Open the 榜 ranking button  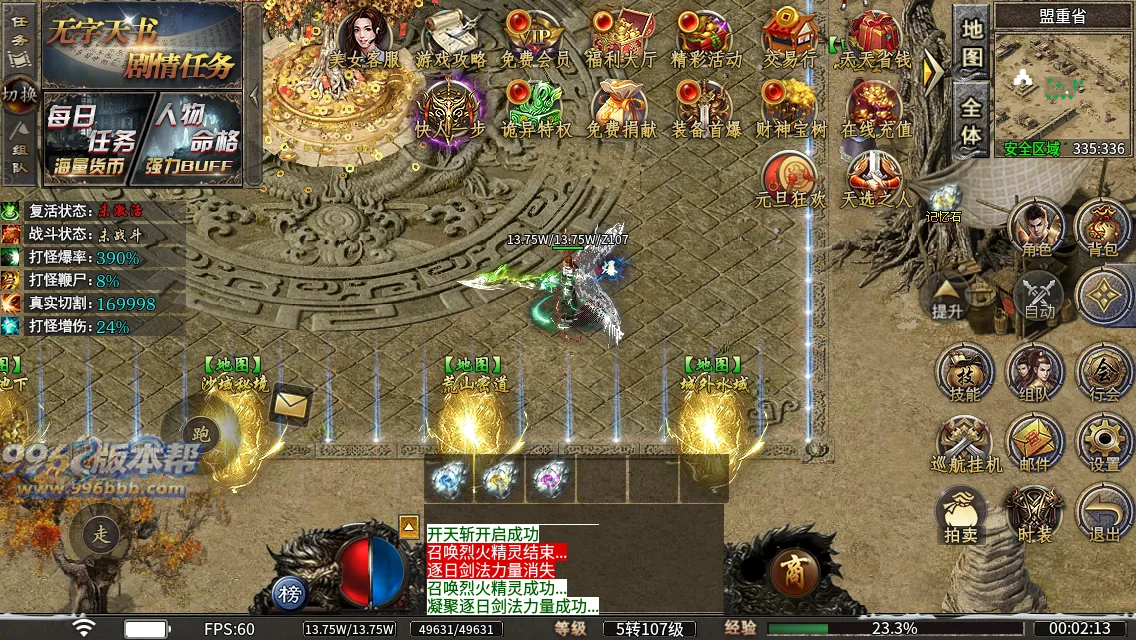coord(290,593)
